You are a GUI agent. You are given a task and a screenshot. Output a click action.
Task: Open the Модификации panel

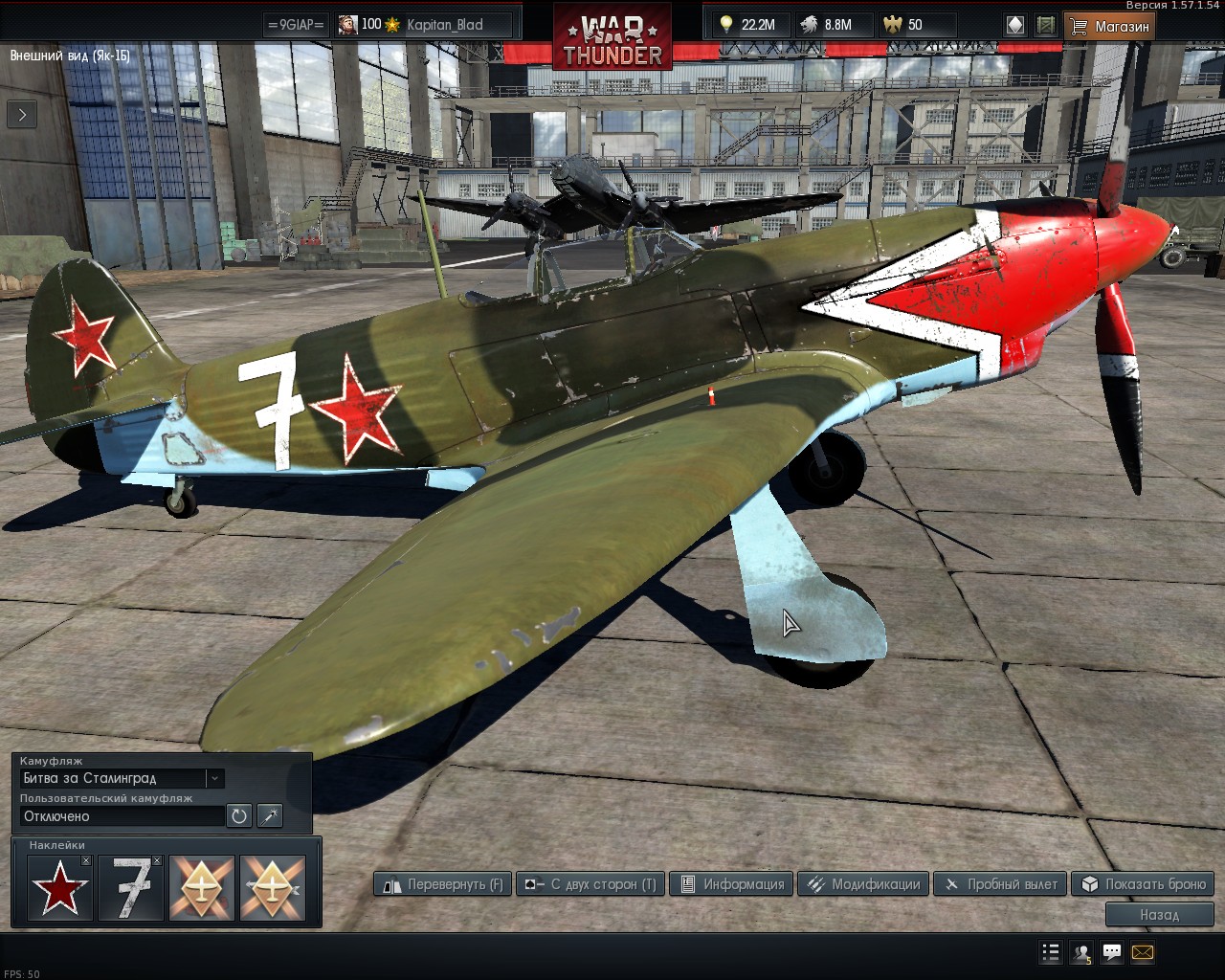862,884
